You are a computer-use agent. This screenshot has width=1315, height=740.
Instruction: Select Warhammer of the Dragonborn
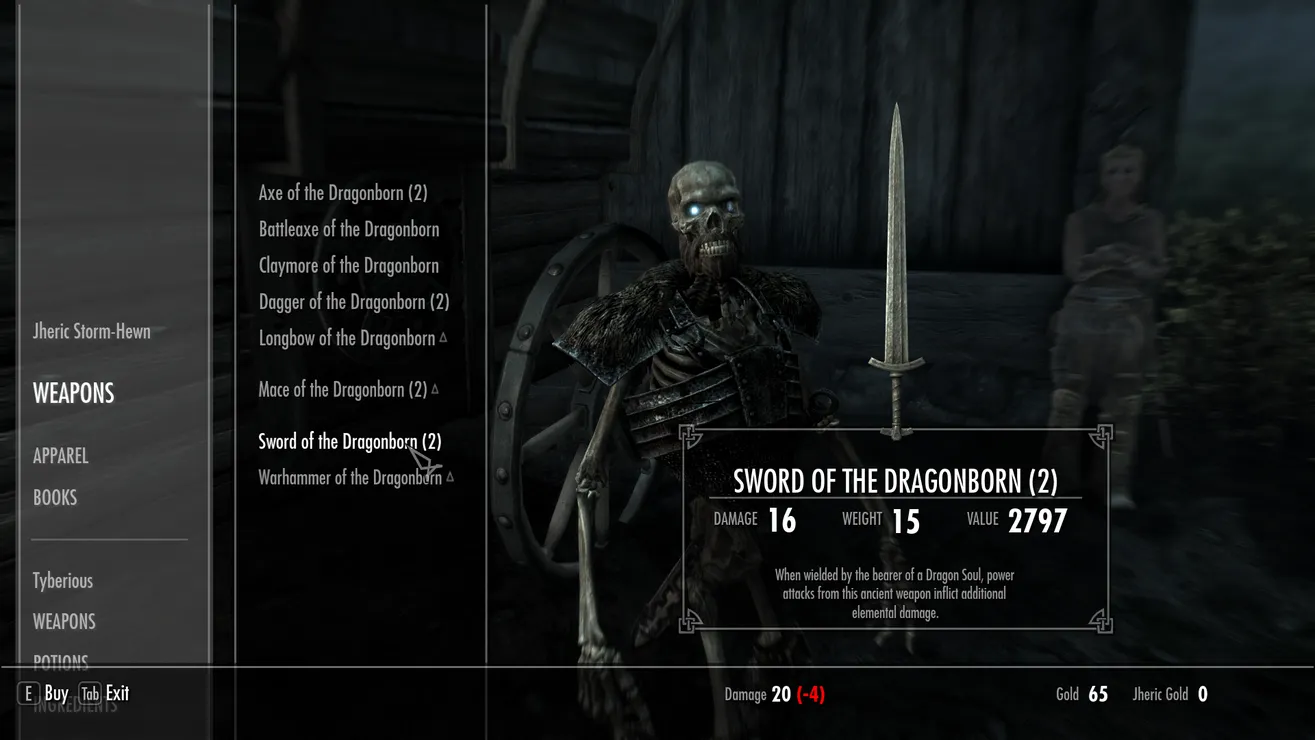[349, 478]
